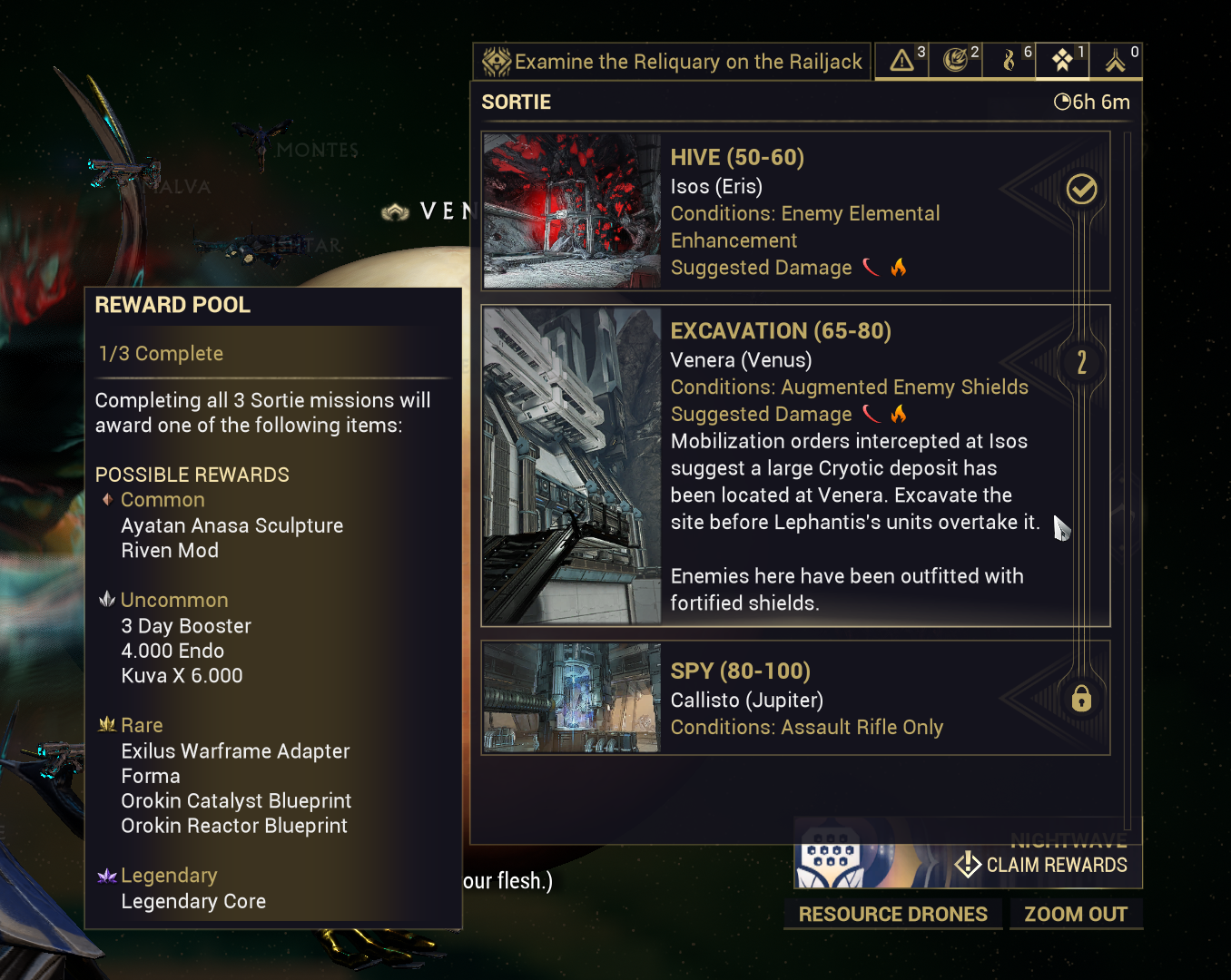Claim Nightwave rewards
1231x980 pixels.
point(1044,865)
